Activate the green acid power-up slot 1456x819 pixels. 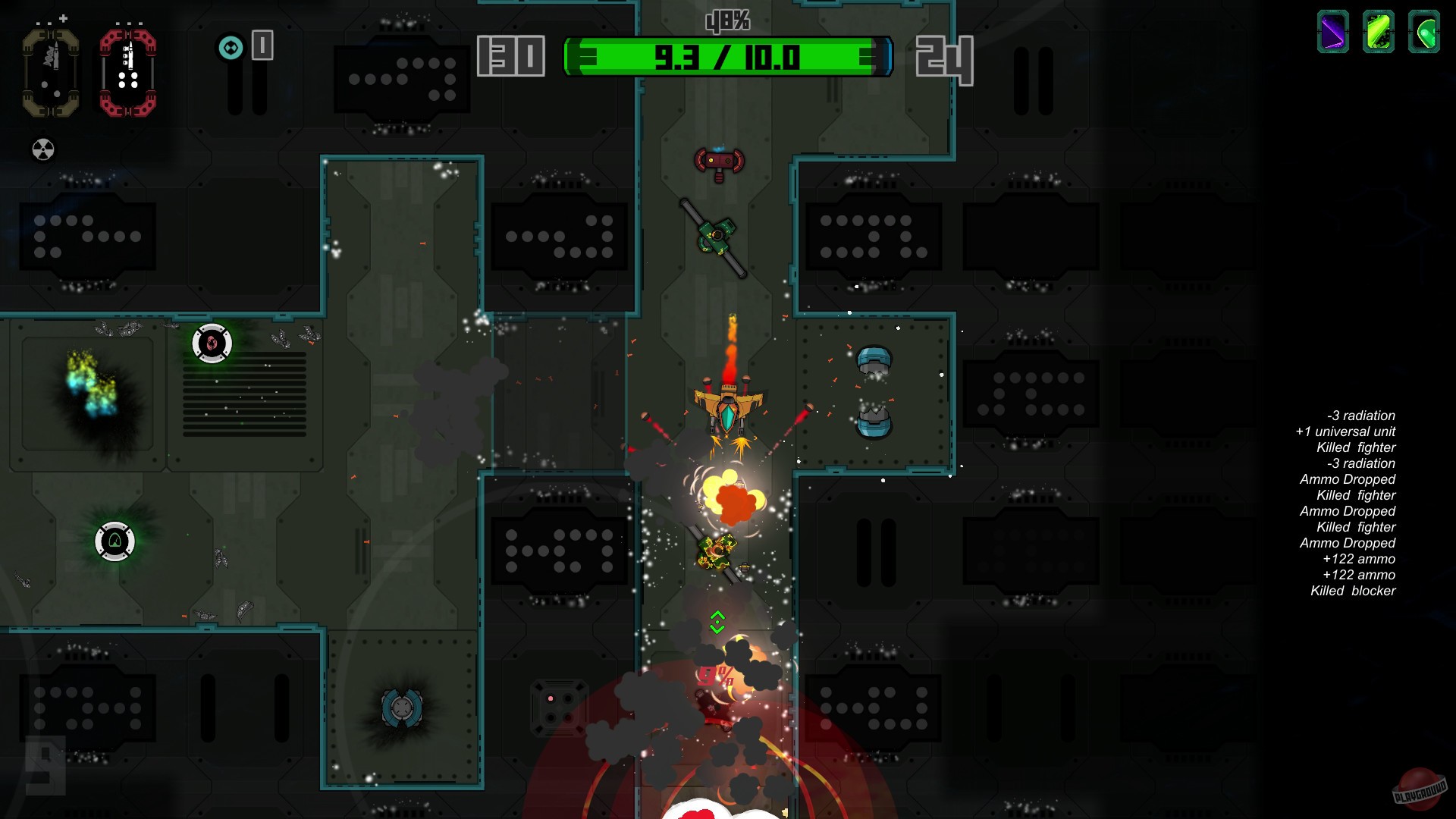pos(1379,32)
